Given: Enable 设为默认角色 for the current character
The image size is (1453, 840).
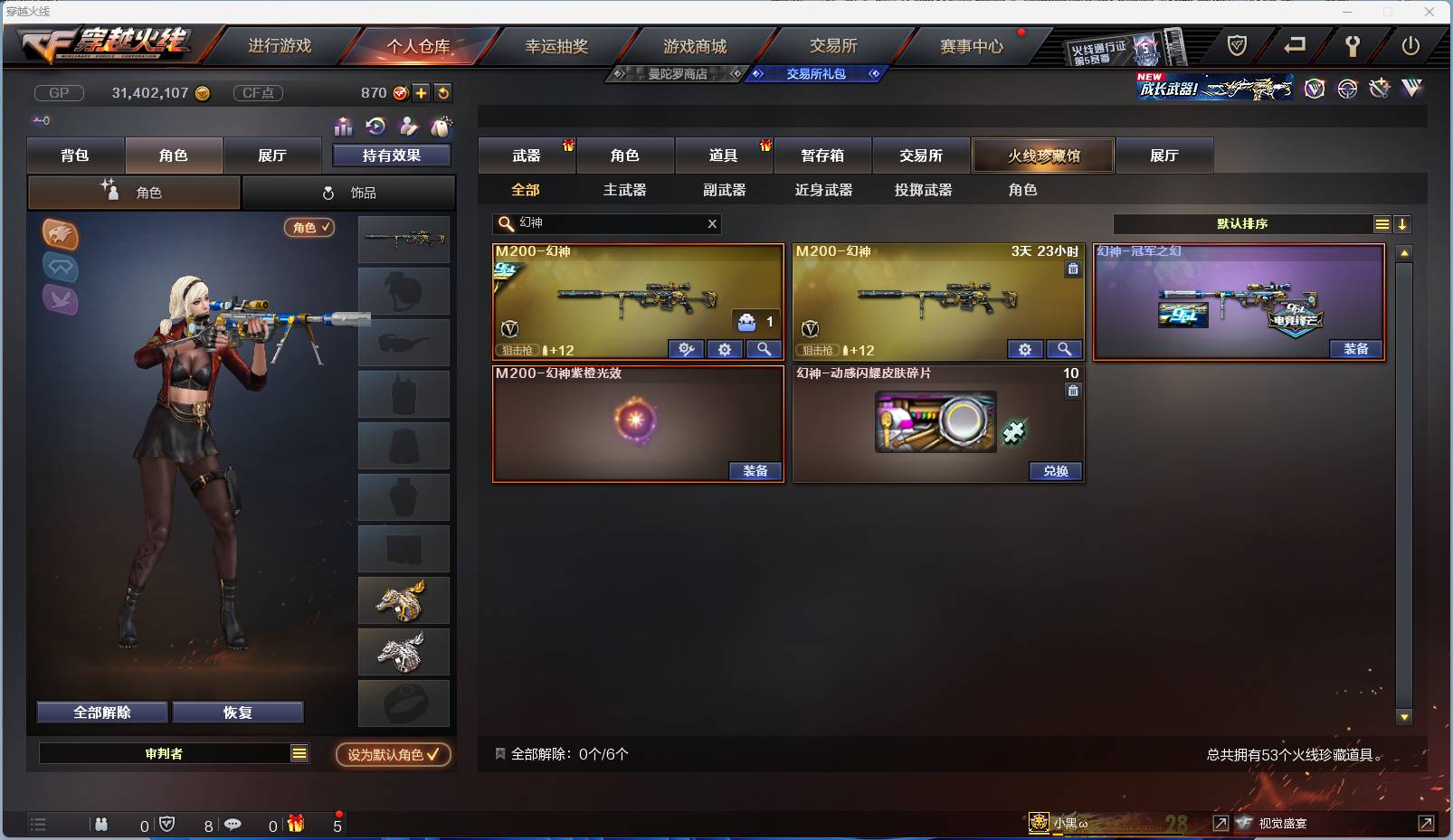Looking at the screenshot, I should coord(391,755).
